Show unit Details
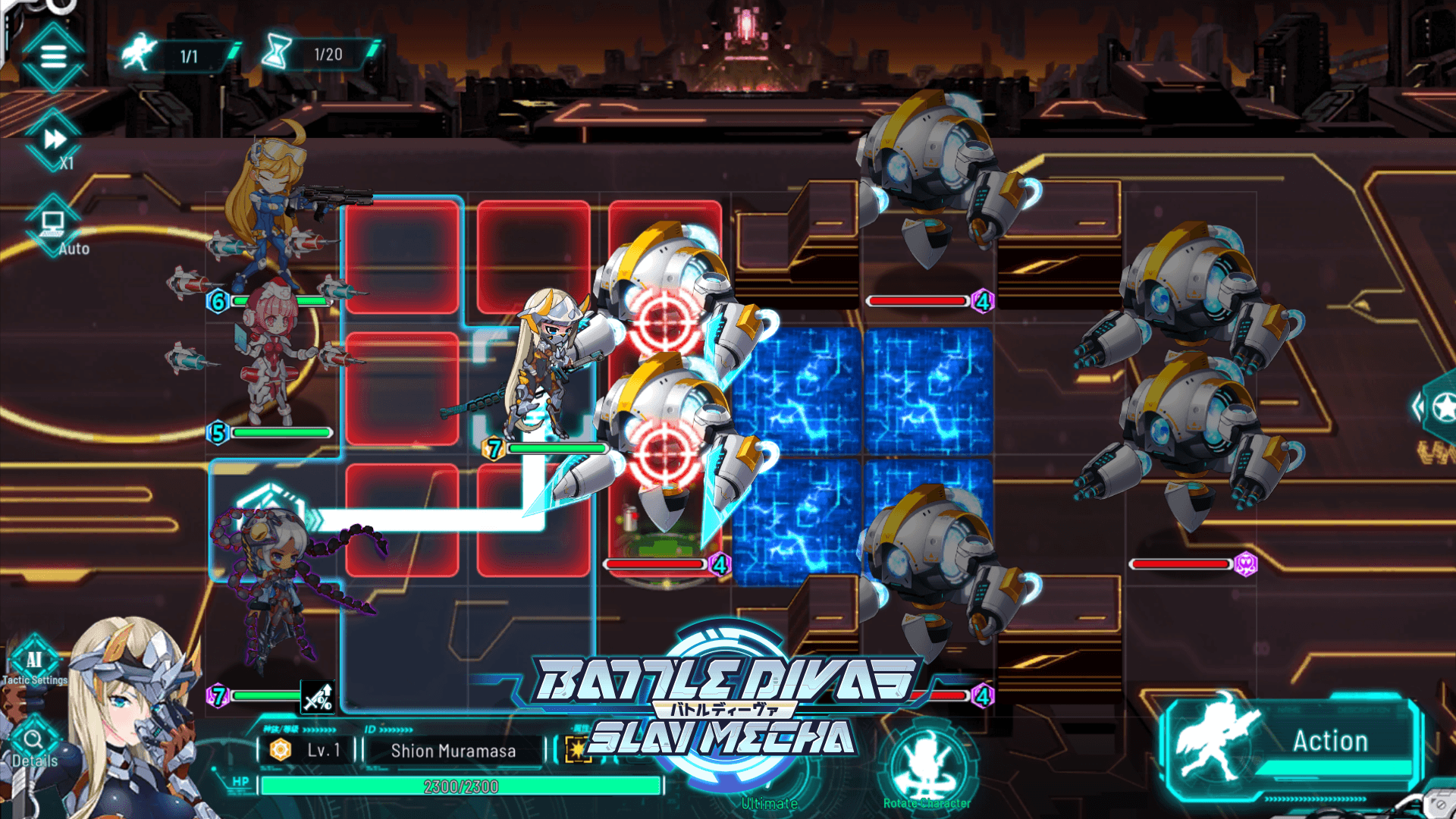 tap(34, 742)
